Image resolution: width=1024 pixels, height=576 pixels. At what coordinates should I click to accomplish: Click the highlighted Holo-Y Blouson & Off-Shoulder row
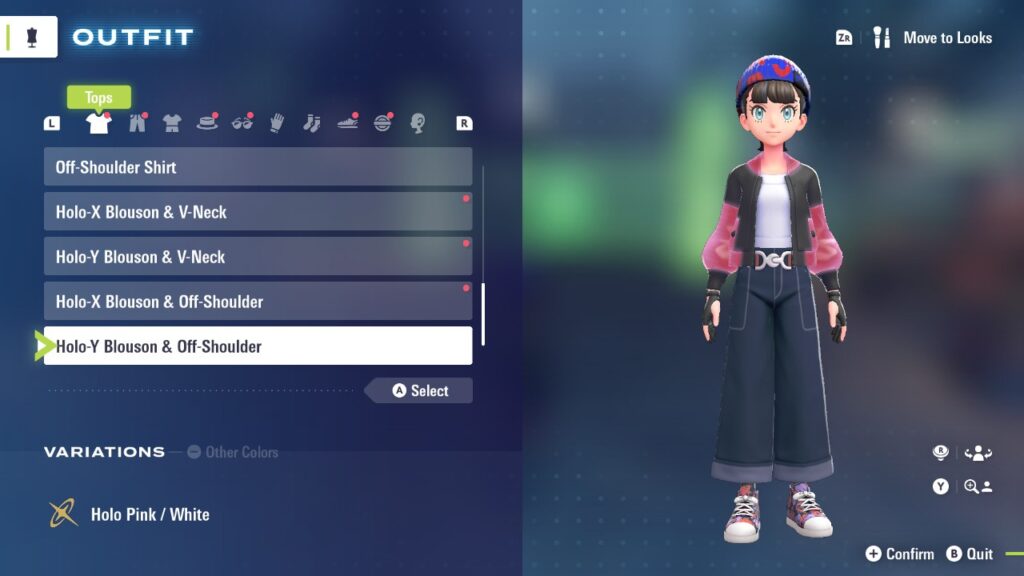[x=257, y=346]
